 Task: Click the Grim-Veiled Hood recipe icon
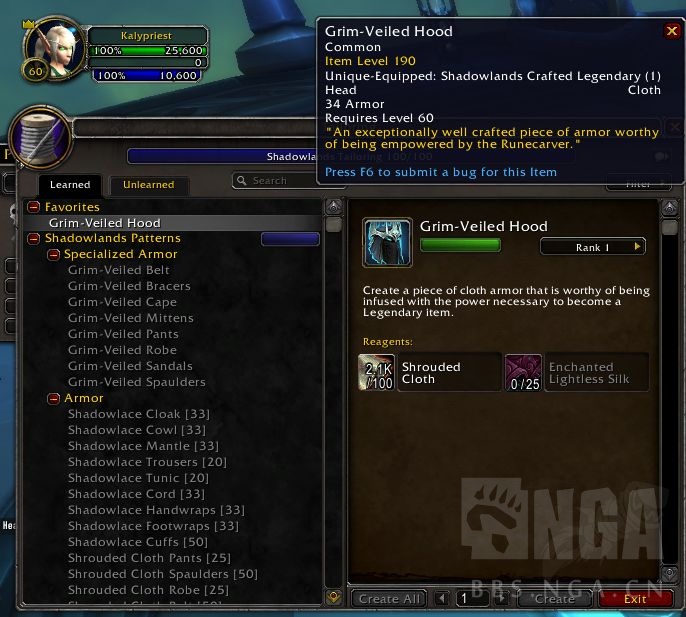[387, 243]
